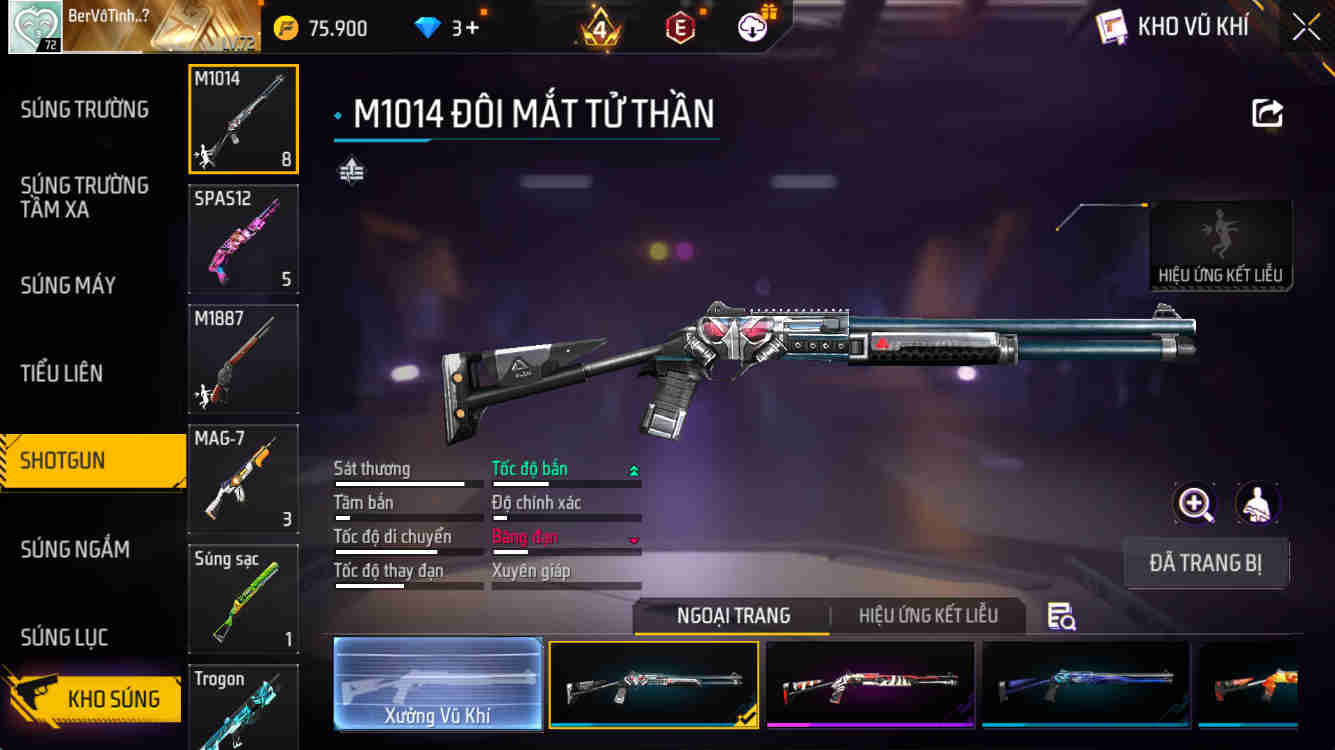Select the MAG-7 shotgun slot
Image resolution: width=1335 pixels, height=750 pixels.
tap(243, 479)
